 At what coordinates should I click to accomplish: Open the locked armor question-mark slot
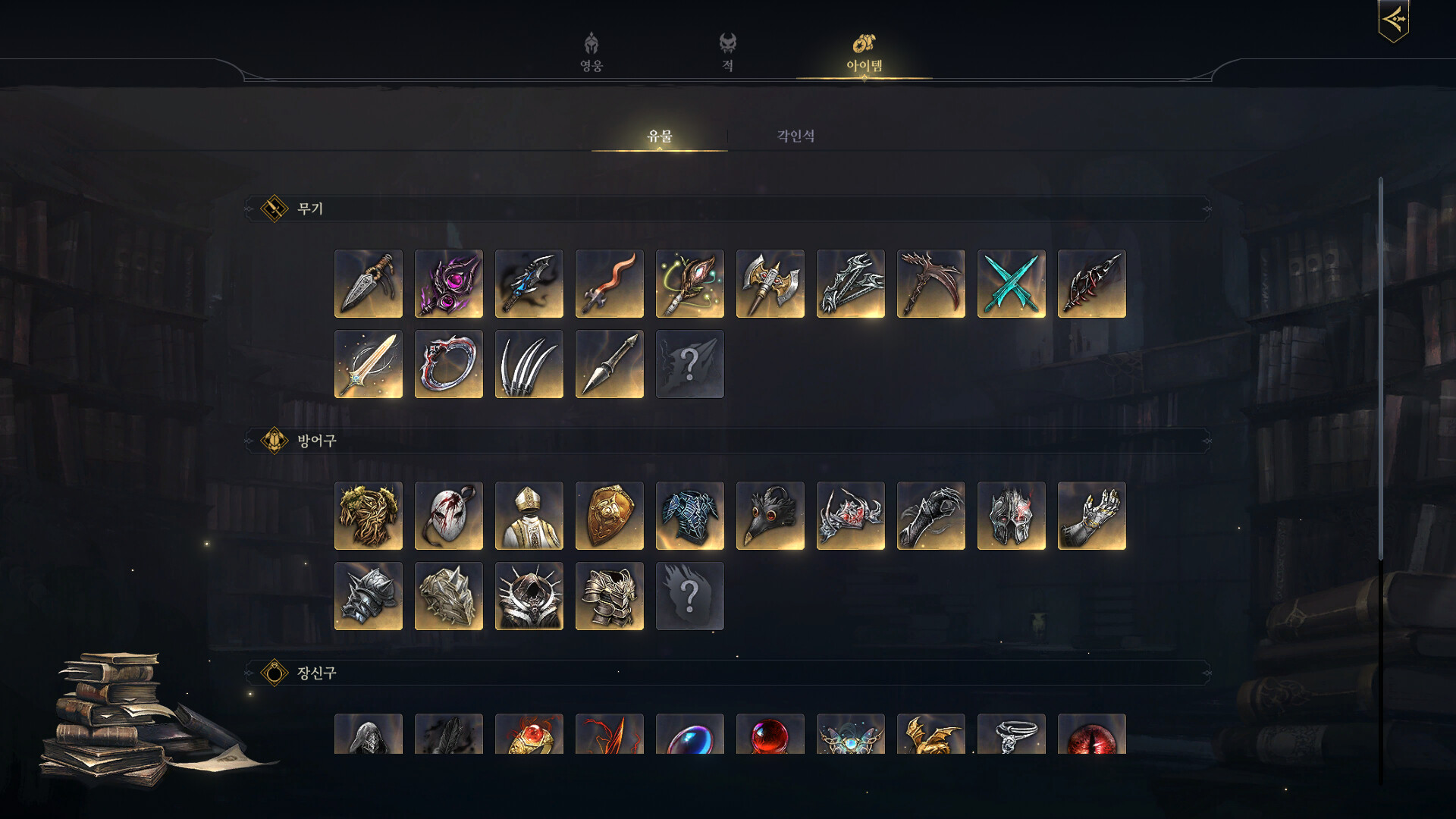pyautogui.click(x=690, y=596)
